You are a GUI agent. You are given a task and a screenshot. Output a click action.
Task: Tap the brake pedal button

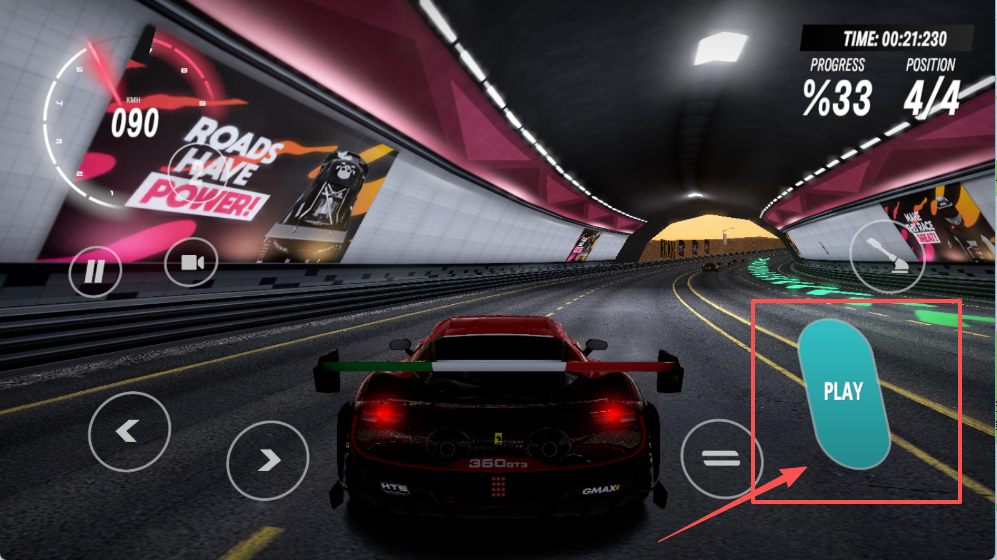pos(721,459)
